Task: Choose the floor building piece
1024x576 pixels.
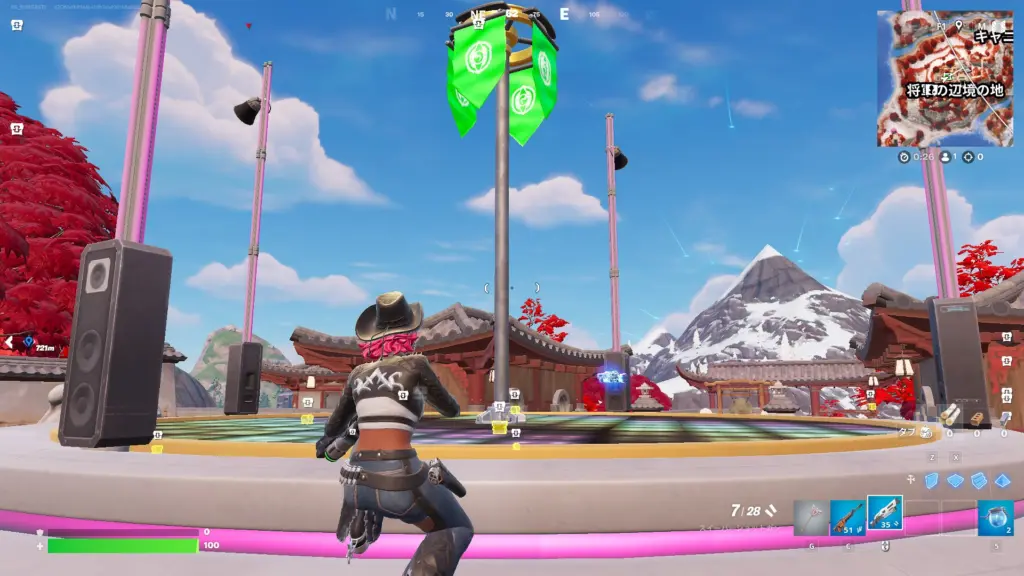Action: click(x=955, y=480)
